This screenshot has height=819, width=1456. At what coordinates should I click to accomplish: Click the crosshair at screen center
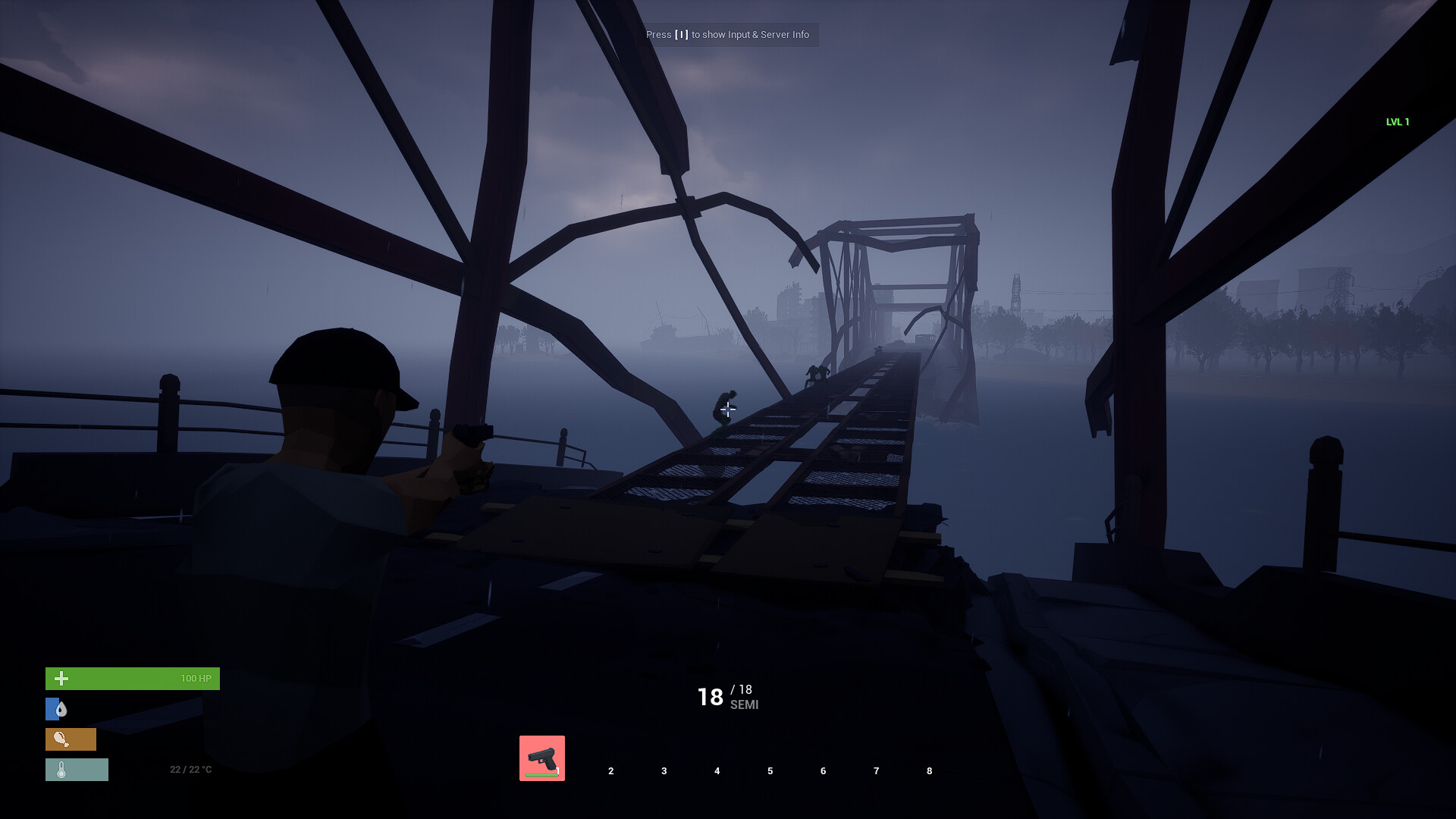coord(728,409)
